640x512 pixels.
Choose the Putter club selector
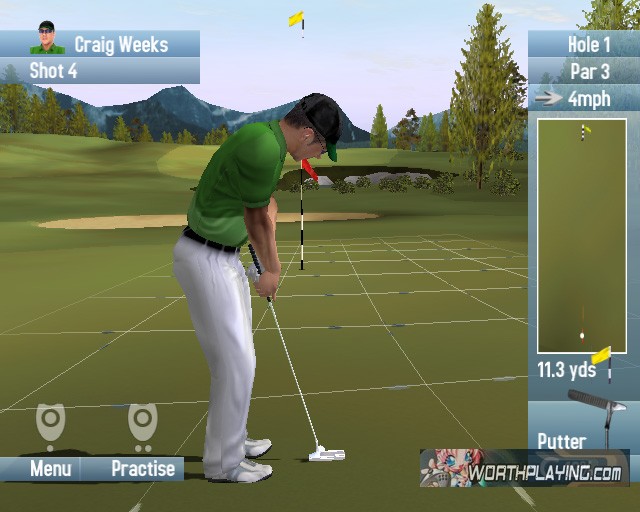[x=582, y=426]
